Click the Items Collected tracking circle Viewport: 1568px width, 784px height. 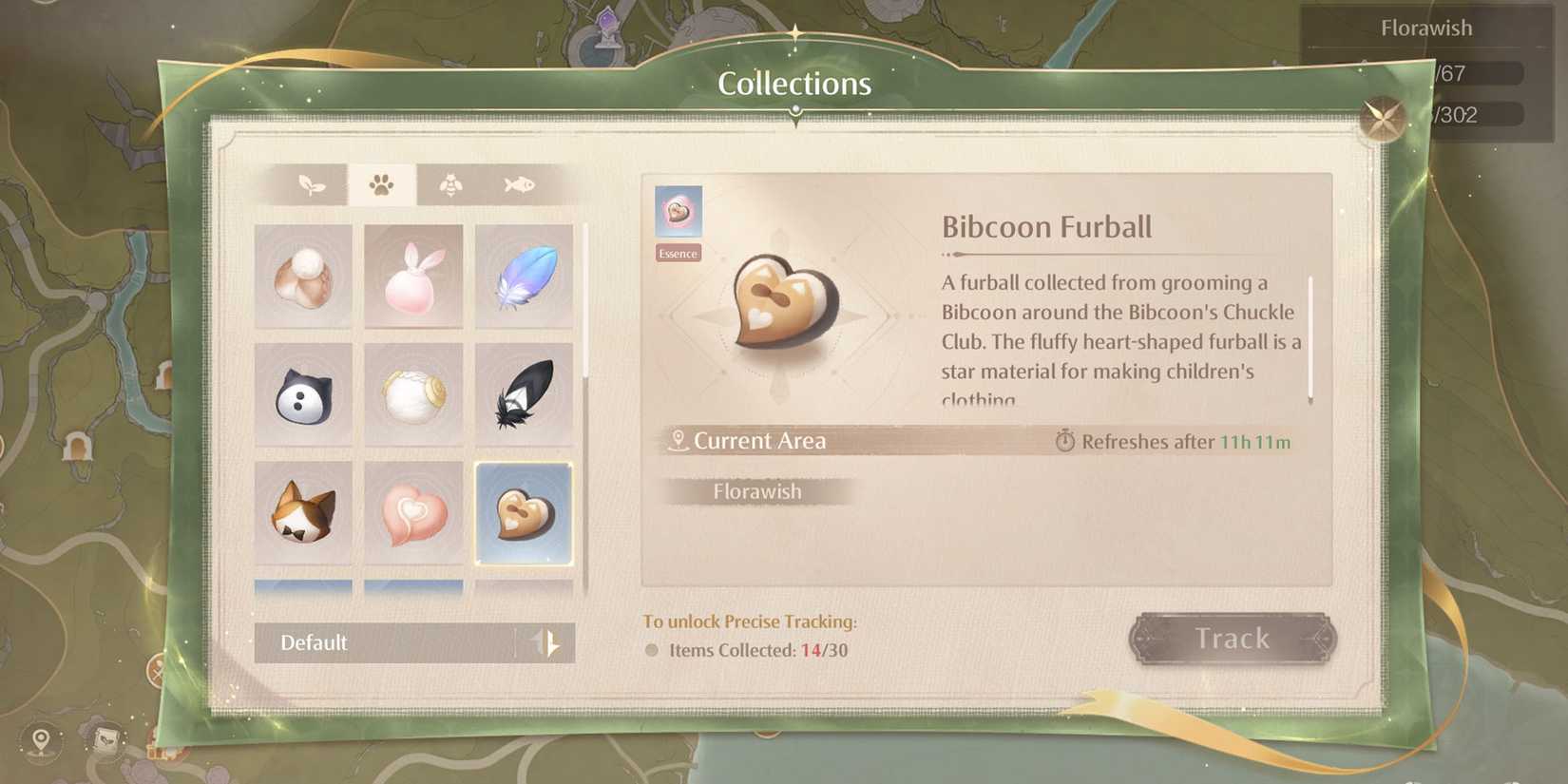[652, 650]
